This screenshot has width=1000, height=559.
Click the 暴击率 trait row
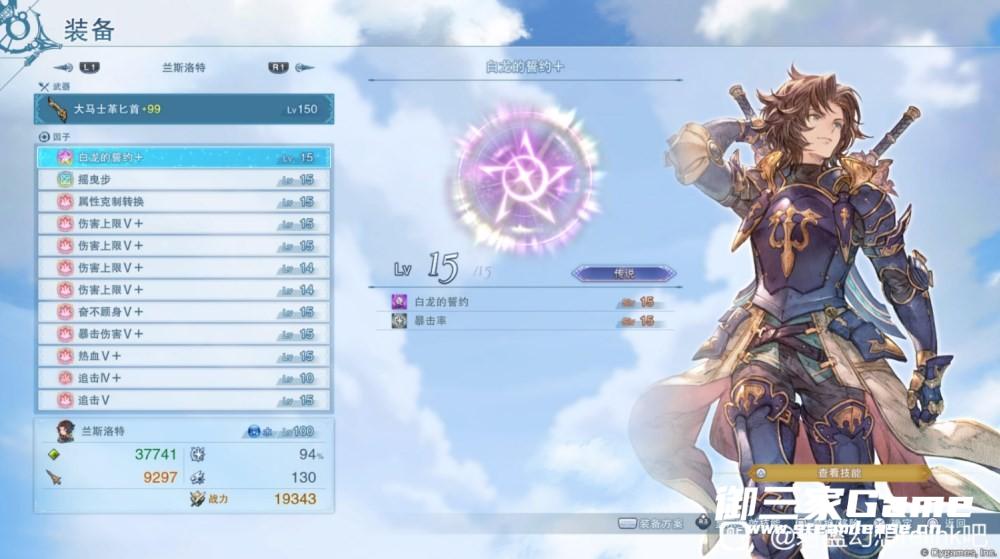pos(530,321)
